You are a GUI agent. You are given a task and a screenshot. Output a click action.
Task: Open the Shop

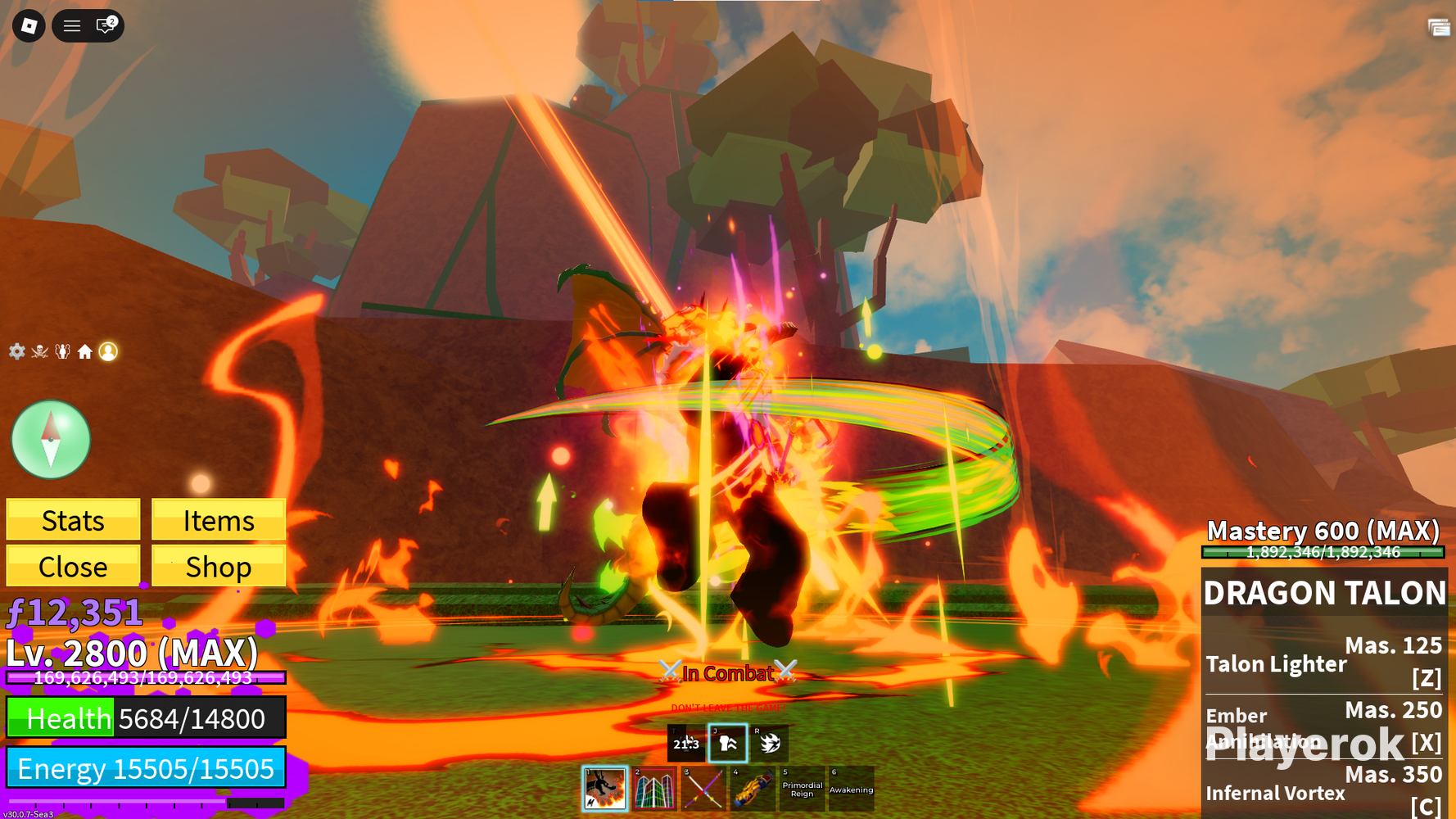219,567
